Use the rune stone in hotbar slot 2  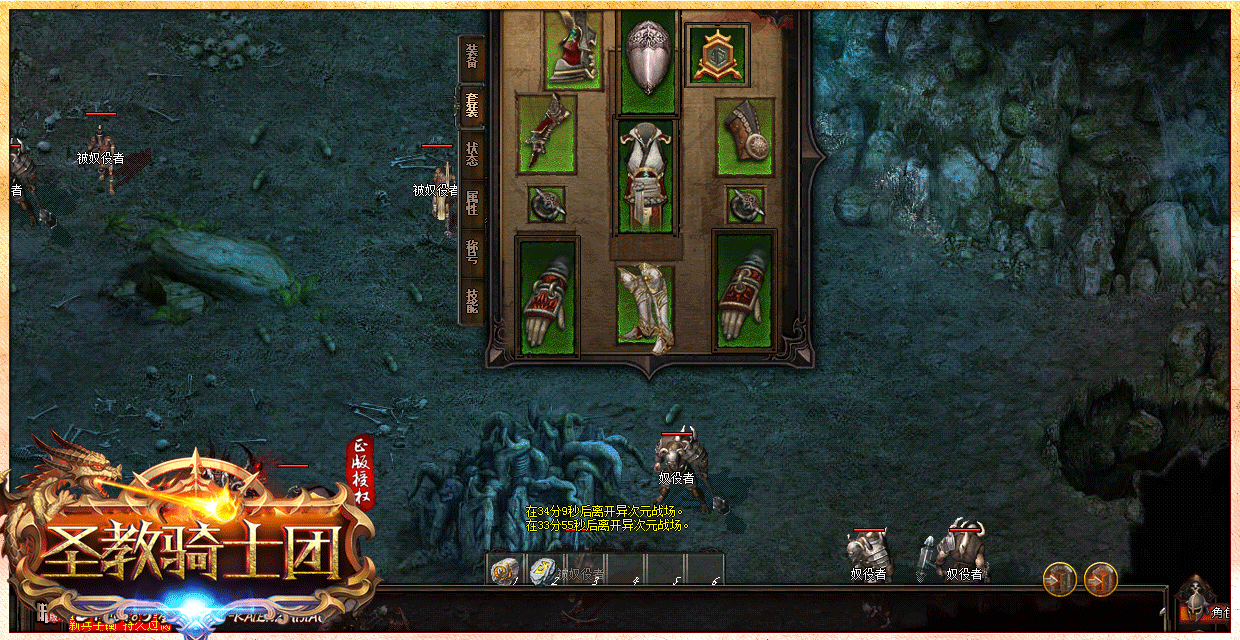tap(543, 570)
